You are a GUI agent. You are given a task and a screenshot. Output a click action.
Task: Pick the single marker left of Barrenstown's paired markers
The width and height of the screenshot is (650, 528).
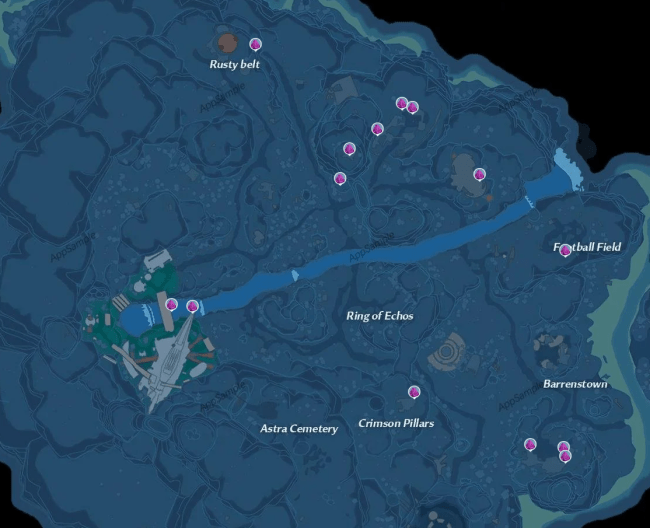pyautogui.click(x=529, y=444)
